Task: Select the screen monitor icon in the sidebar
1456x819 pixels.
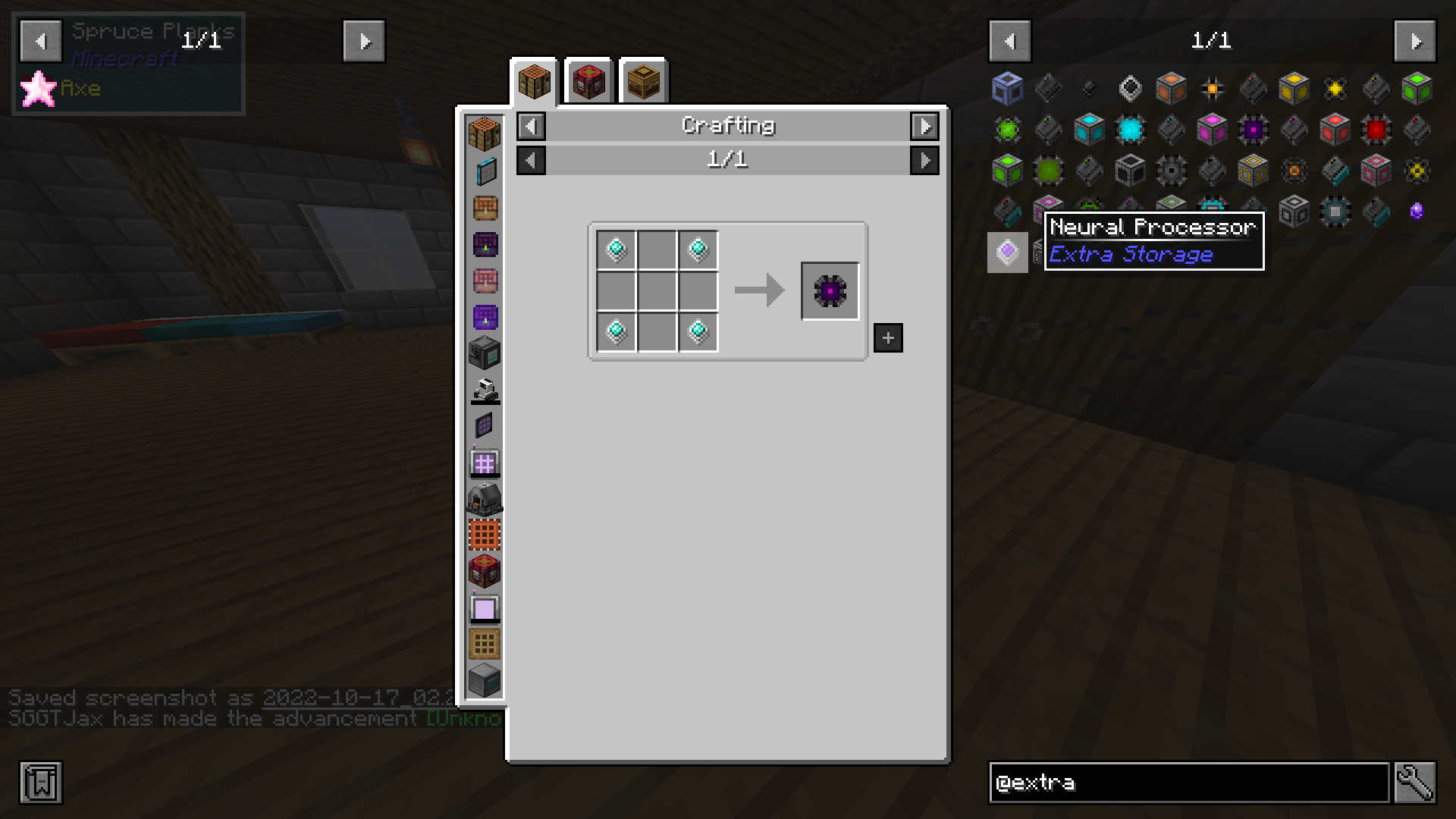Action: tap(485, 607)
